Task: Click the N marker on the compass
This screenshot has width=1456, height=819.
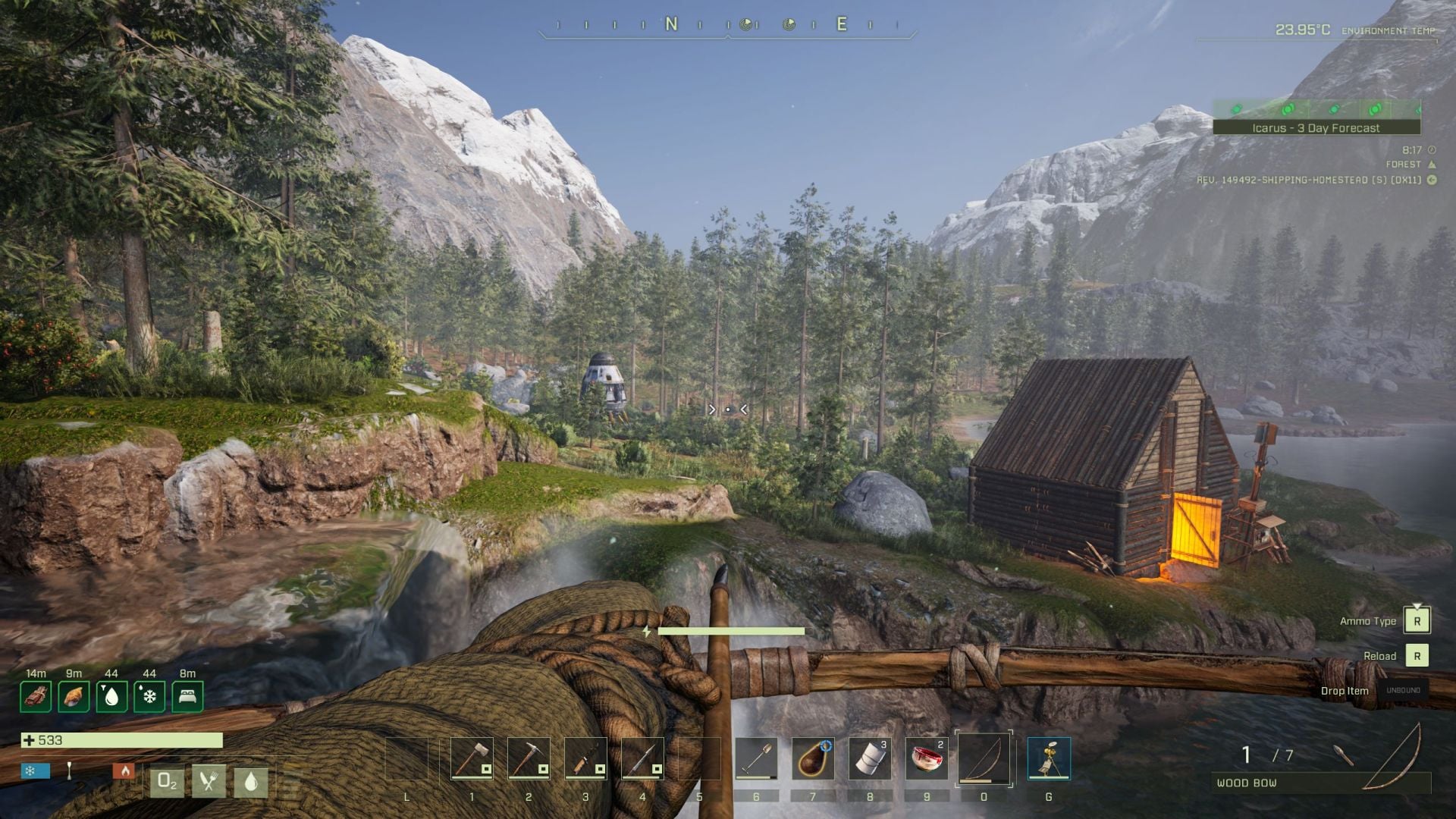Action: click(x=670, y=23)
